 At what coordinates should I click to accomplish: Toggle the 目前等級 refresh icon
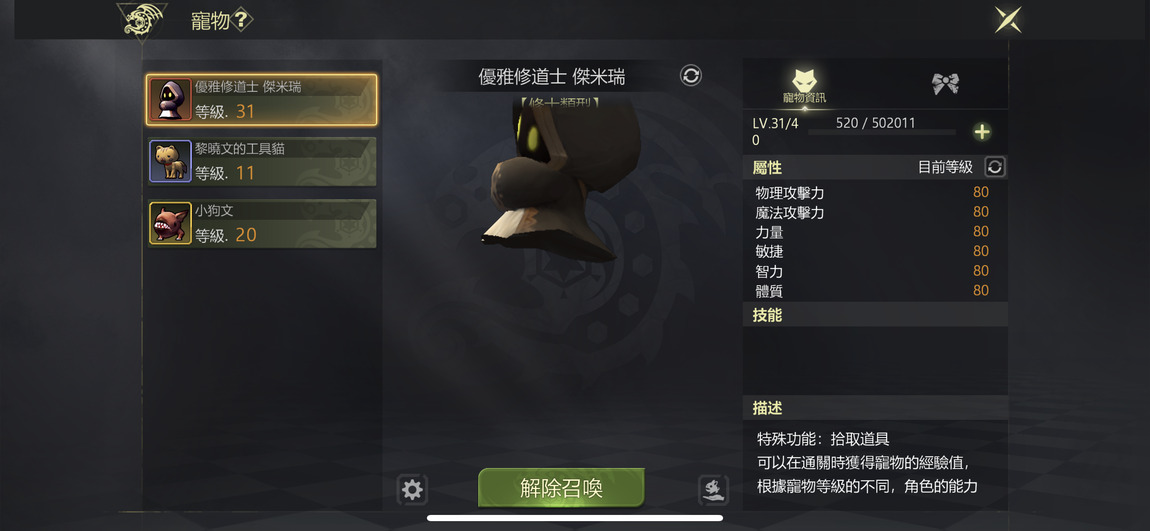point(994,167)
